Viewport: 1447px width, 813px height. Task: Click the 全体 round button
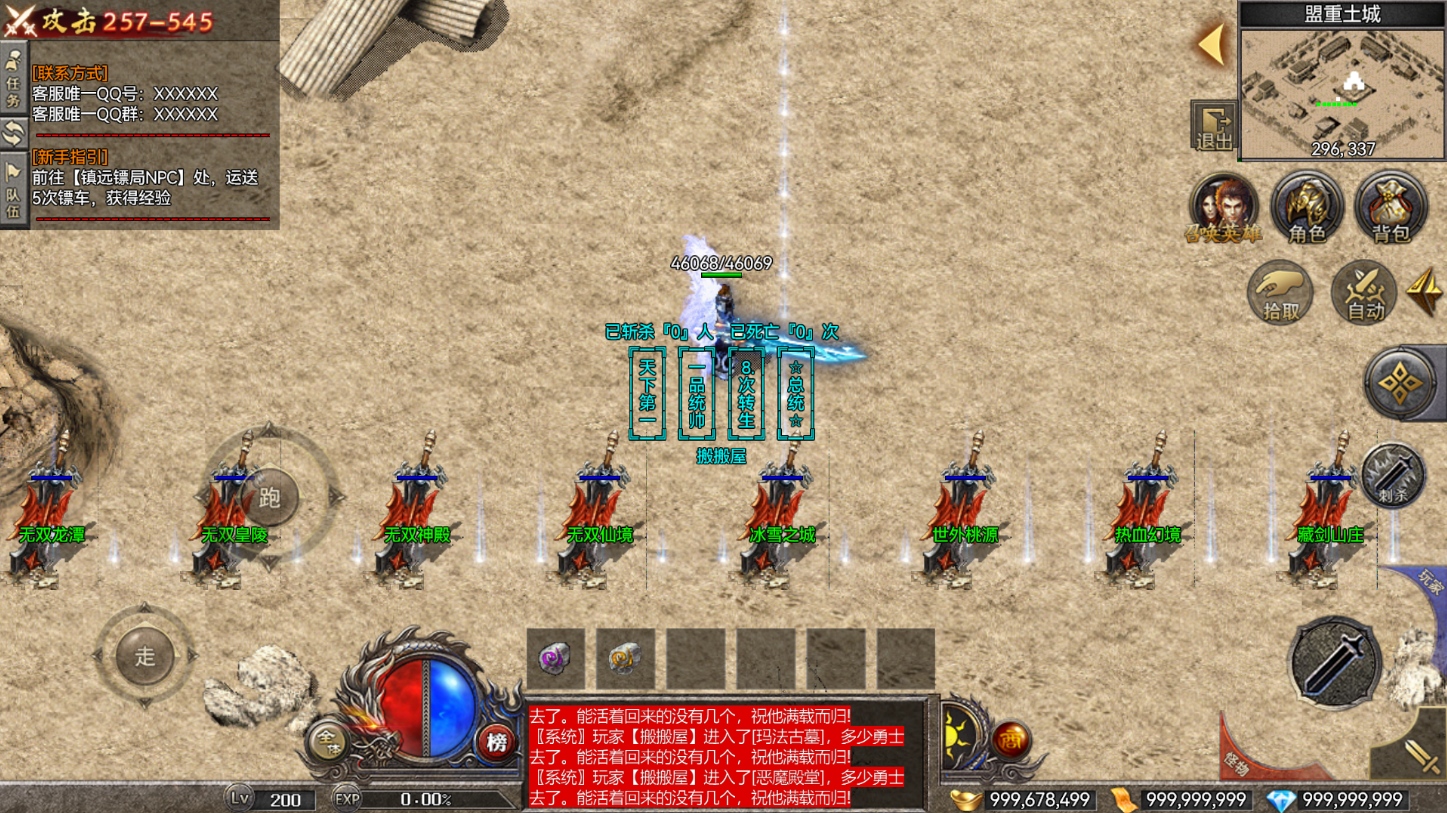(327, 741)
